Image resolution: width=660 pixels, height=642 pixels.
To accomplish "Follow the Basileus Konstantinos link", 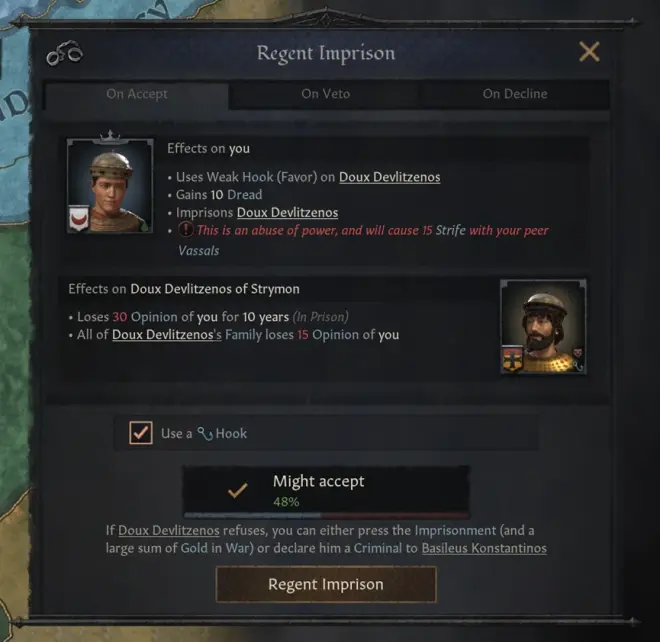I will [x=484, y=549].
